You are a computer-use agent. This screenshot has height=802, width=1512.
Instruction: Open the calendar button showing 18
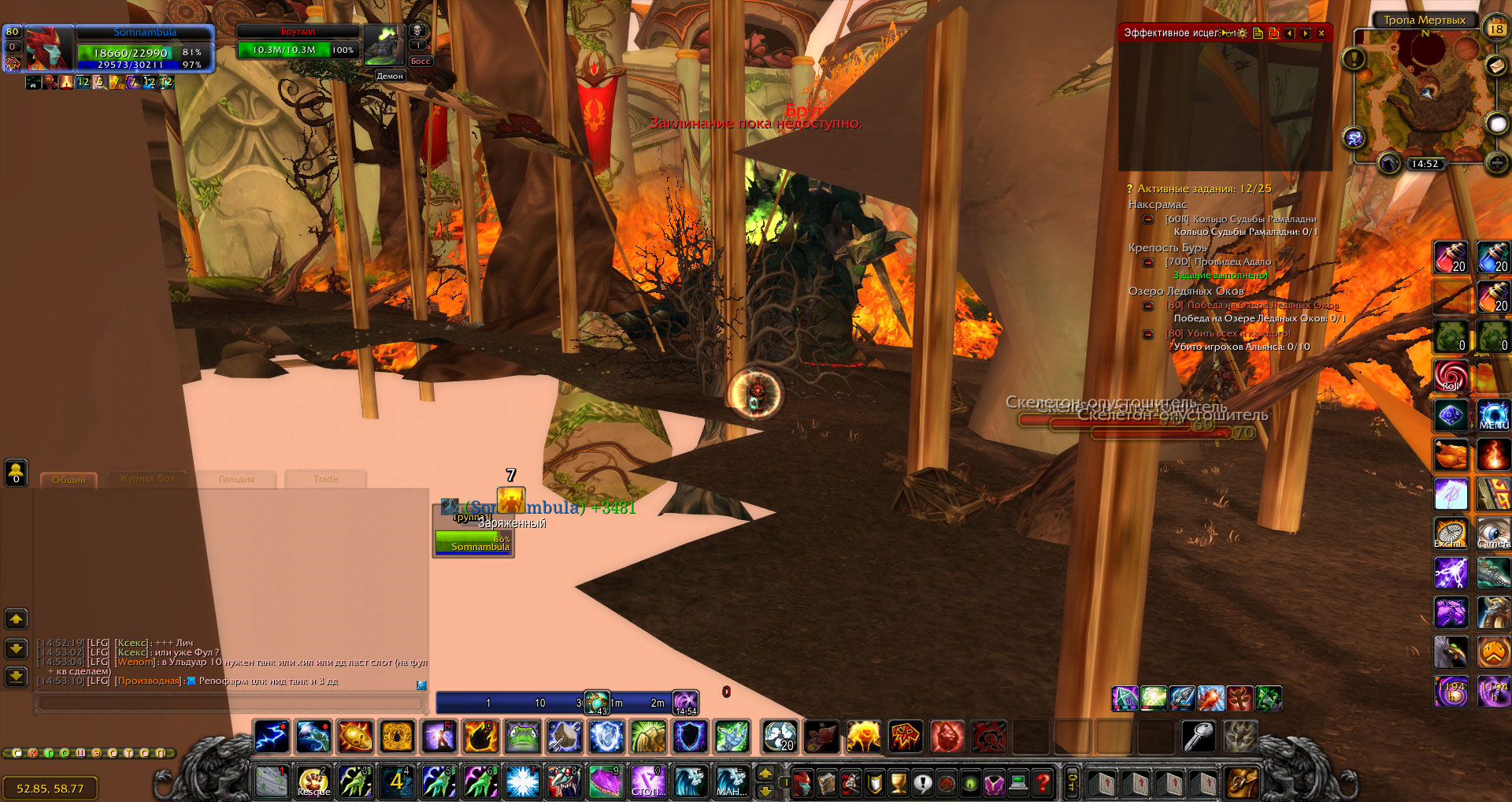(x=1495, y=29)
